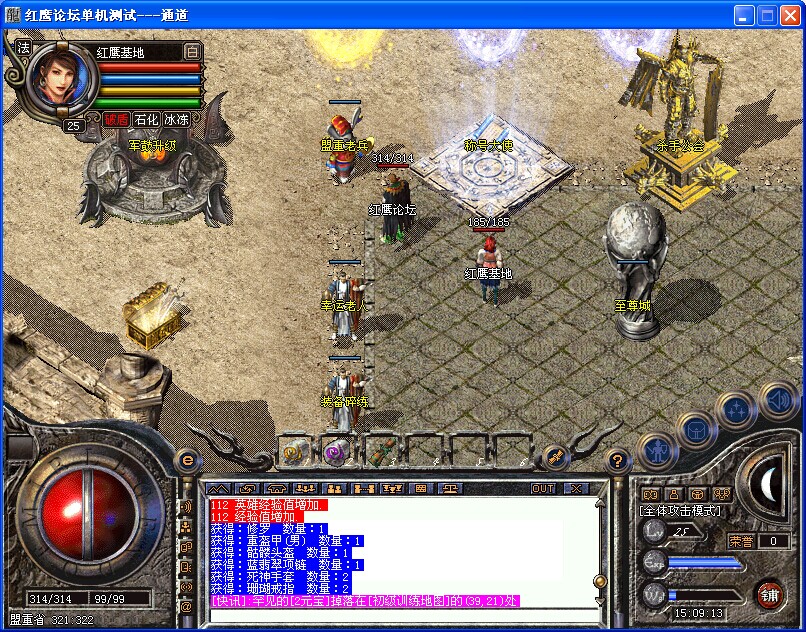Toggle the 白 button beside the hero name

point(192,51)
